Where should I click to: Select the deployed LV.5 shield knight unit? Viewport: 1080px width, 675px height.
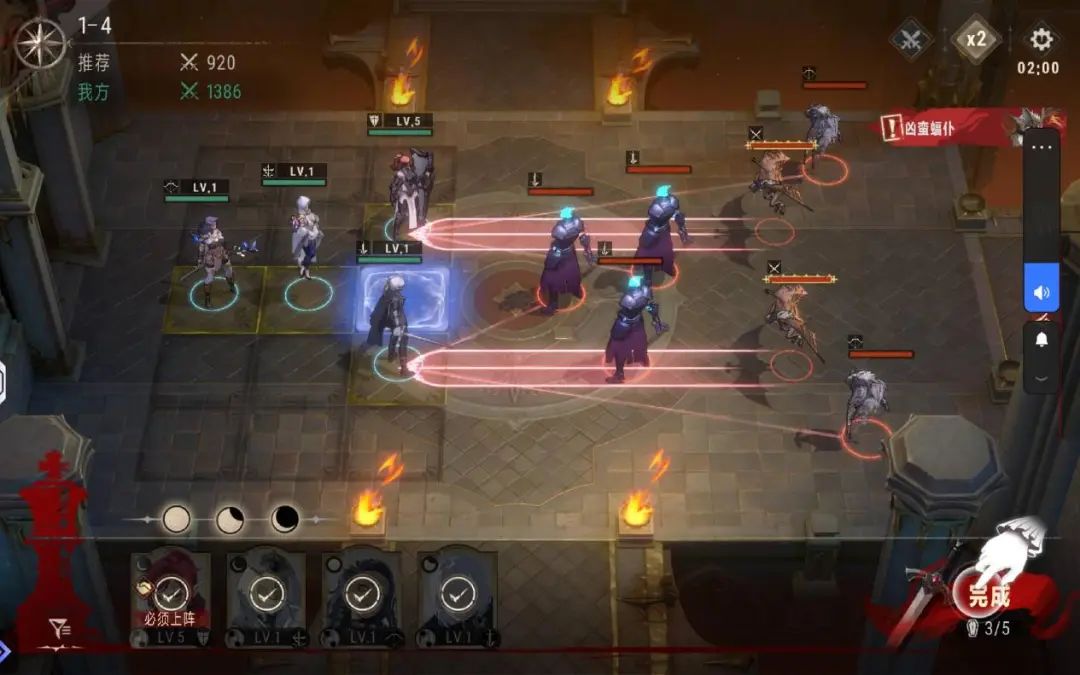click(x=410, y=190)
